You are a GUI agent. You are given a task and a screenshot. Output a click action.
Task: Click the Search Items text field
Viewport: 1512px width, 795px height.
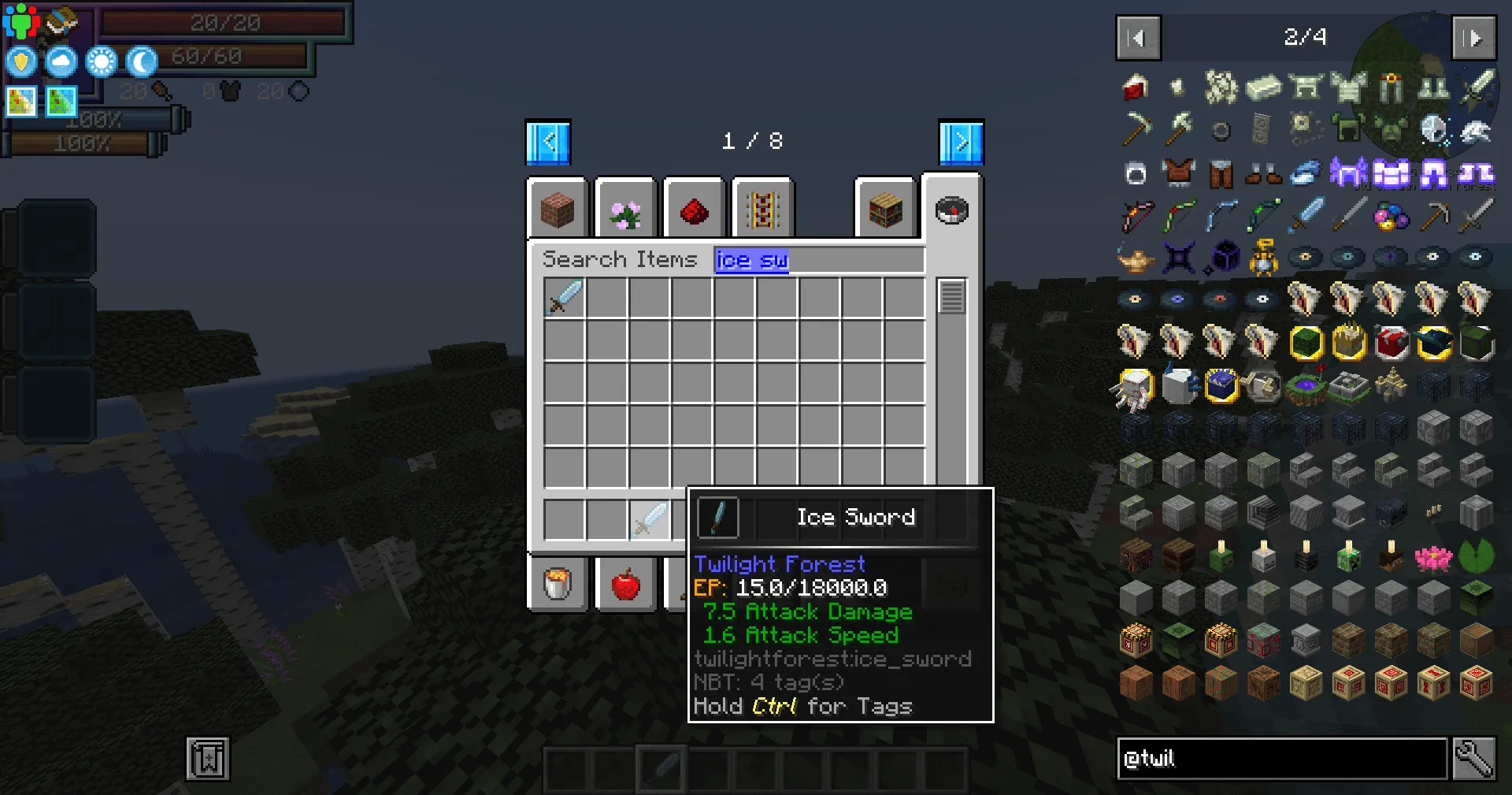point(819,260)
